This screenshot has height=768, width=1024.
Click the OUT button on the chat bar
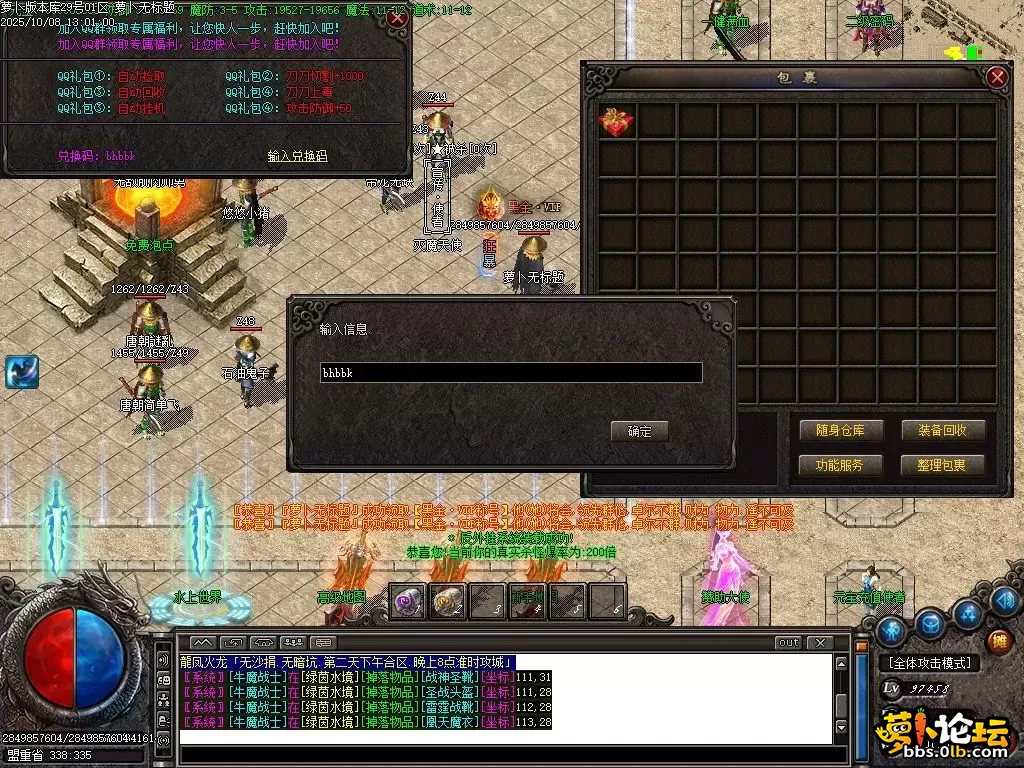788,642
